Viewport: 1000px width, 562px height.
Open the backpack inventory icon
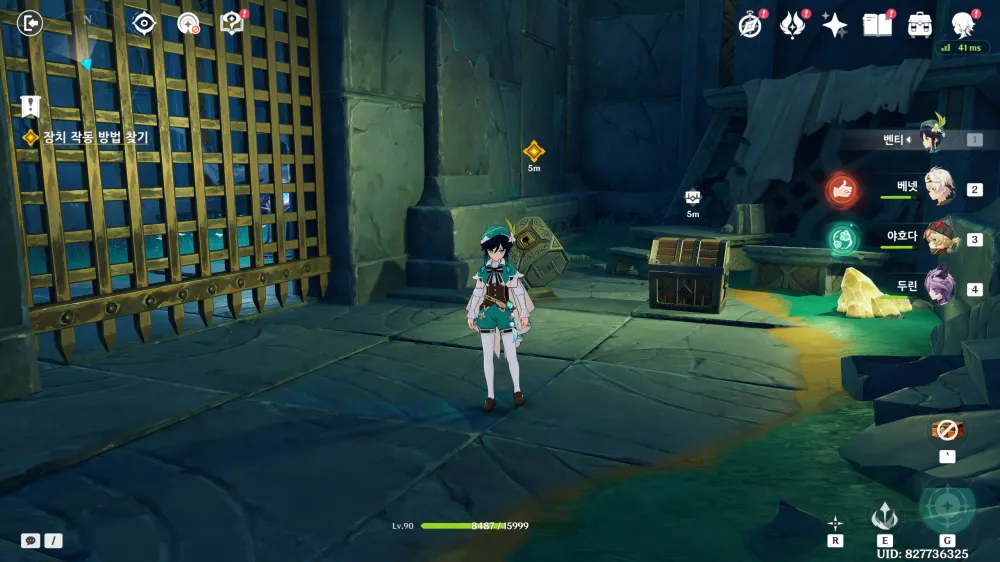pos(920,25)
